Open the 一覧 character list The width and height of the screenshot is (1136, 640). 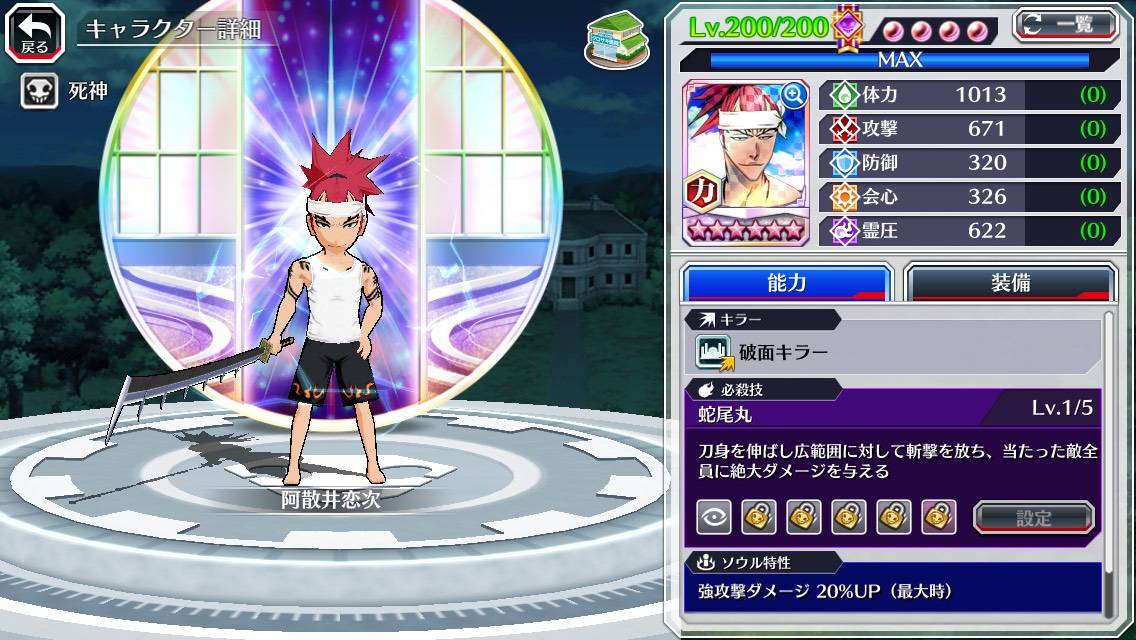1065,25
